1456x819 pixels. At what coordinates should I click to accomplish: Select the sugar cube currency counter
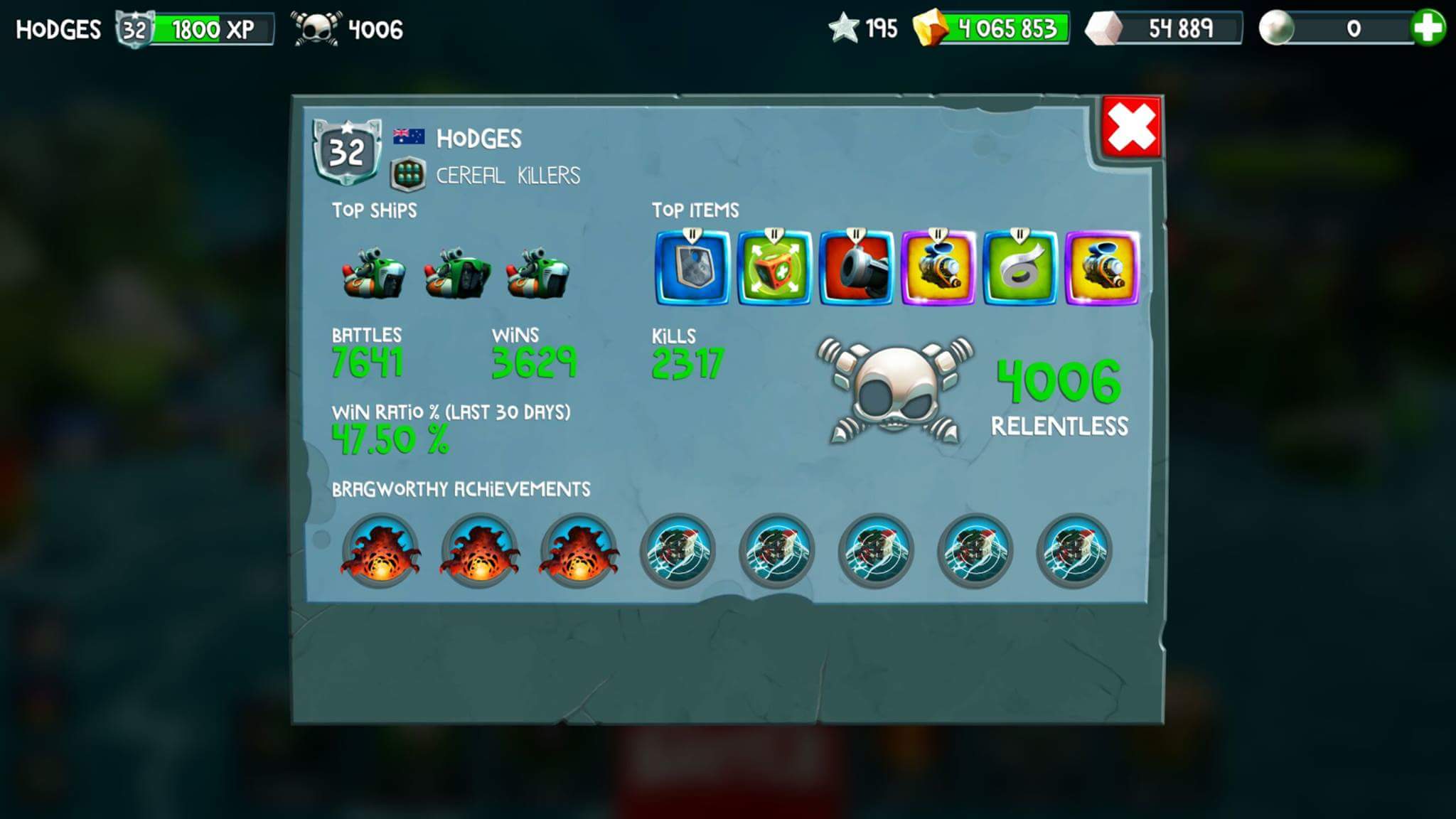pos(1163,28)
